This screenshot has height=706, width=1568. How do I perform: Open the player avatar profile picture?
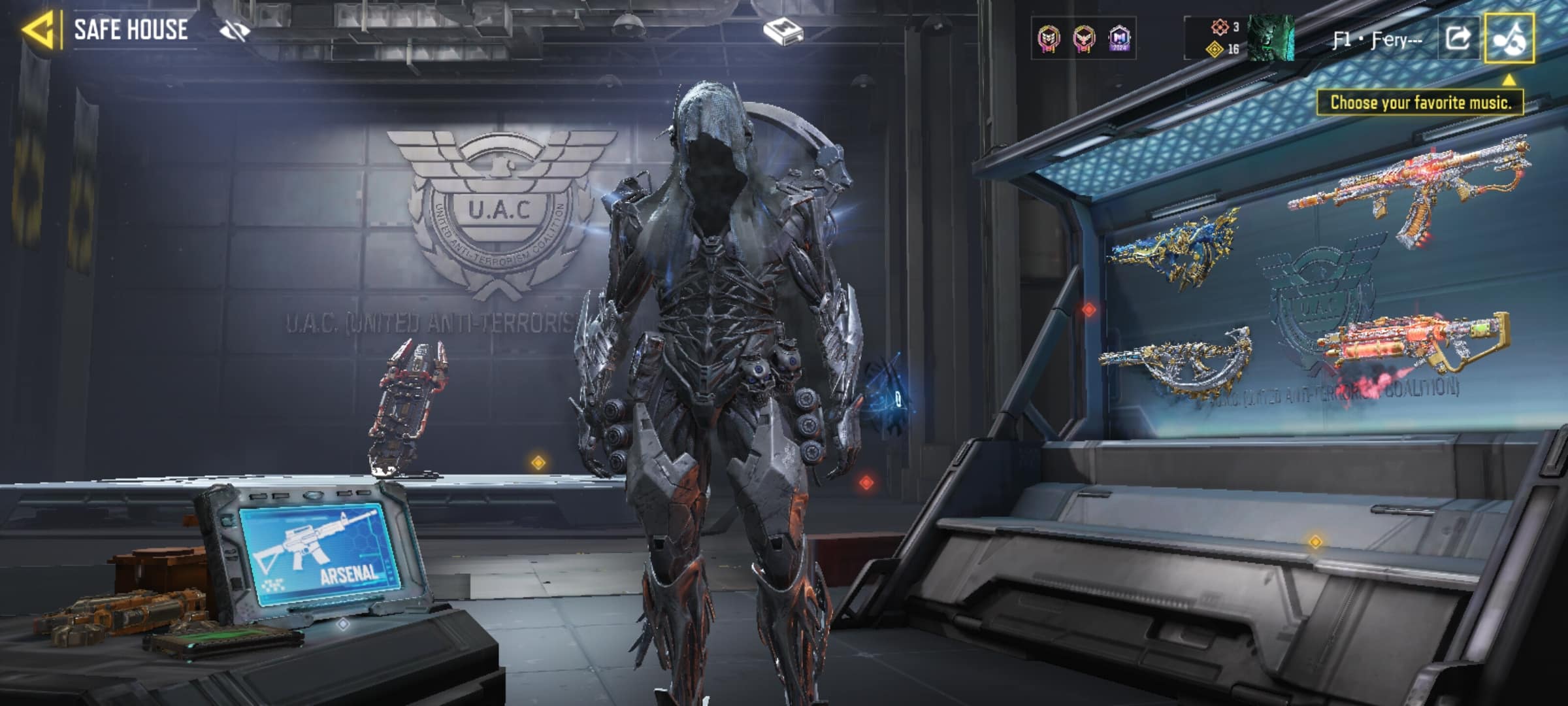point(1271,39)
